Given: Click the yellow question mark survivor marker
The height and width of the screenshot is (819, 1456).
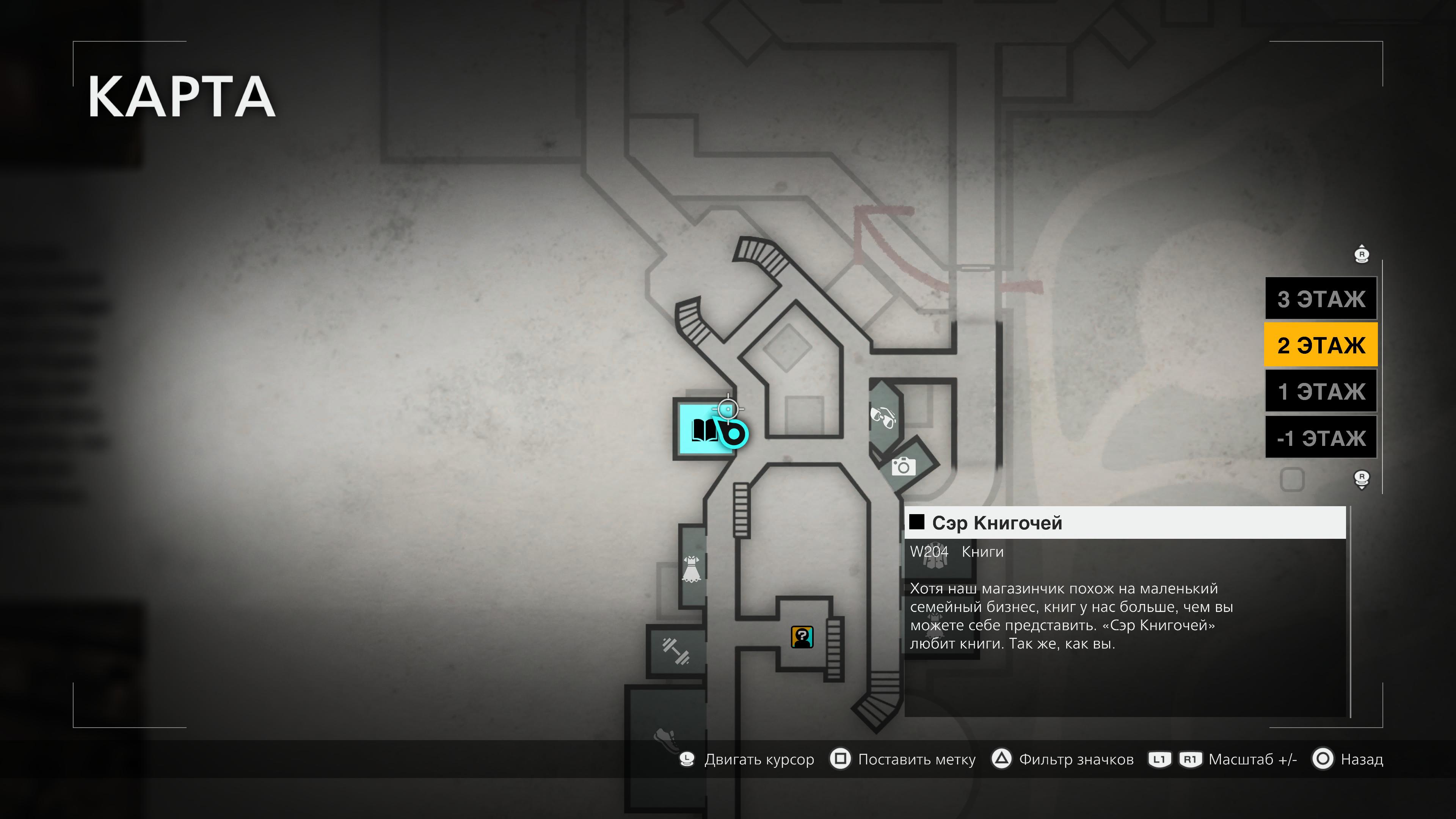Looking at the screenshot, I should [x=802, y=637].
